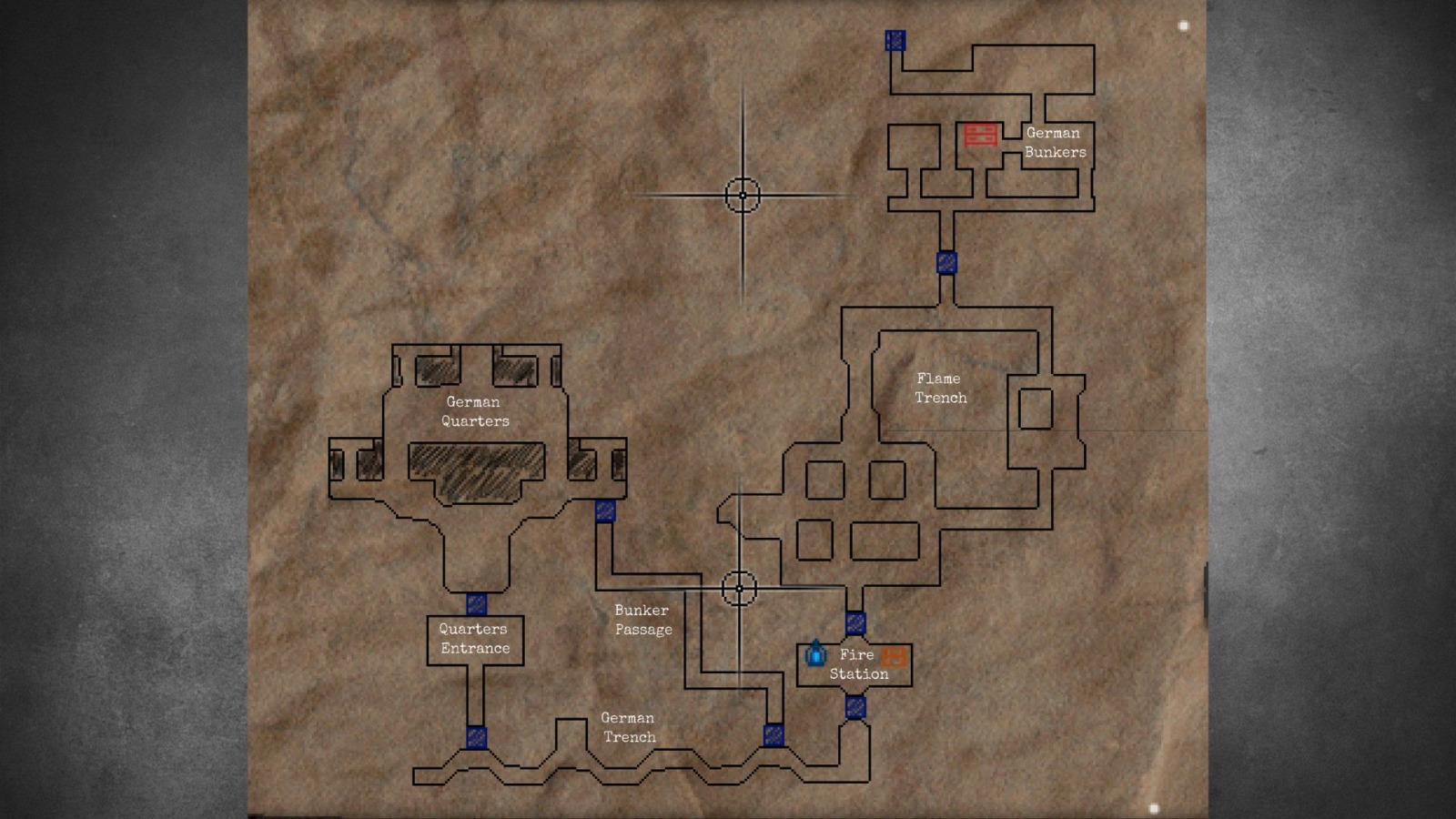This screenshot has width=1456, height=819.
Task: Click the Flame Trench label
Action: click(x=941, y=388)
